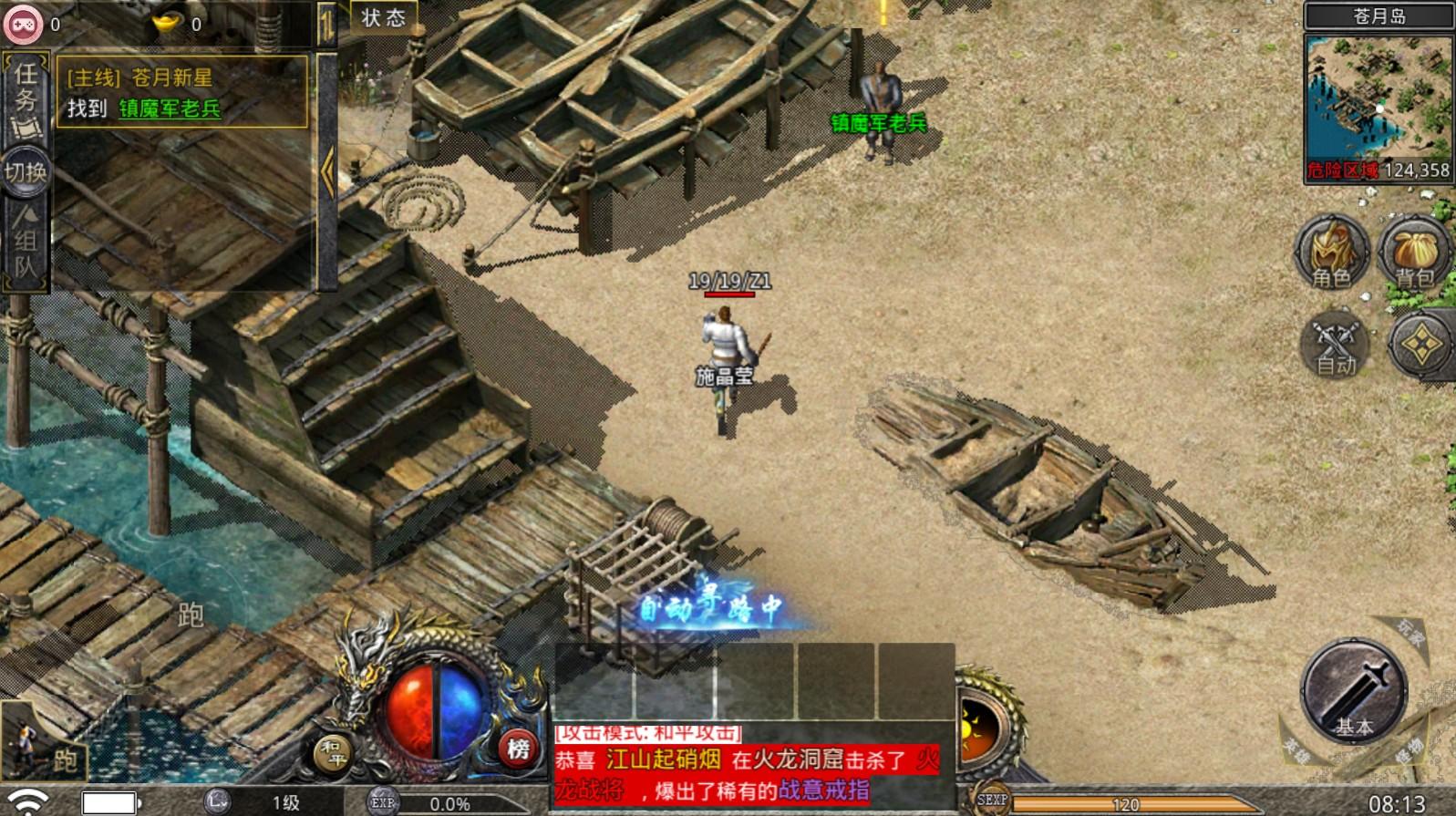Open the 背包 backpack icon

click(x=1413, y=251)
